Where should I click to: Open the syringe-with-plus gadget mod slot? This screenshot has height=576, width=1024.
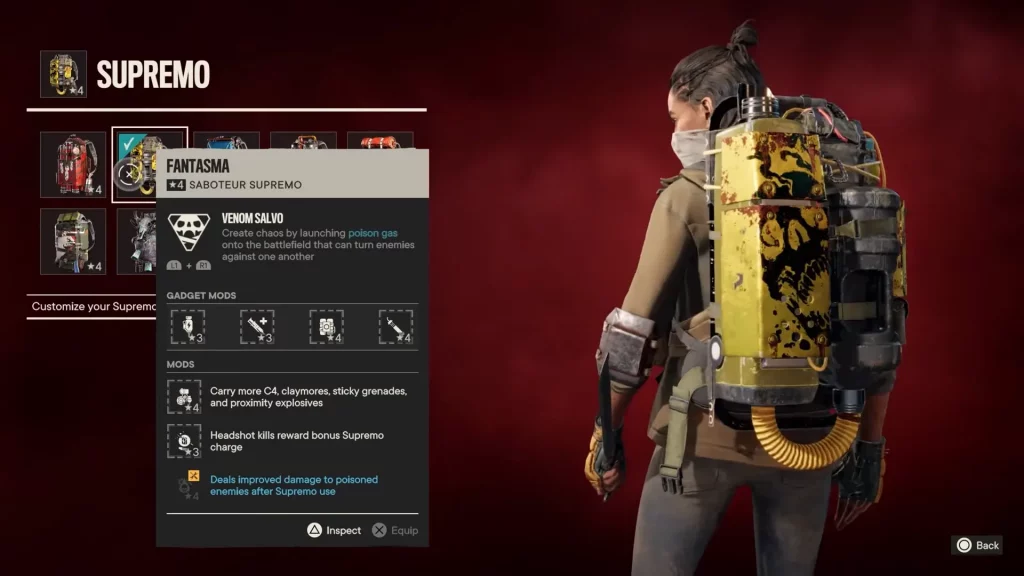[x=257, y=326]
